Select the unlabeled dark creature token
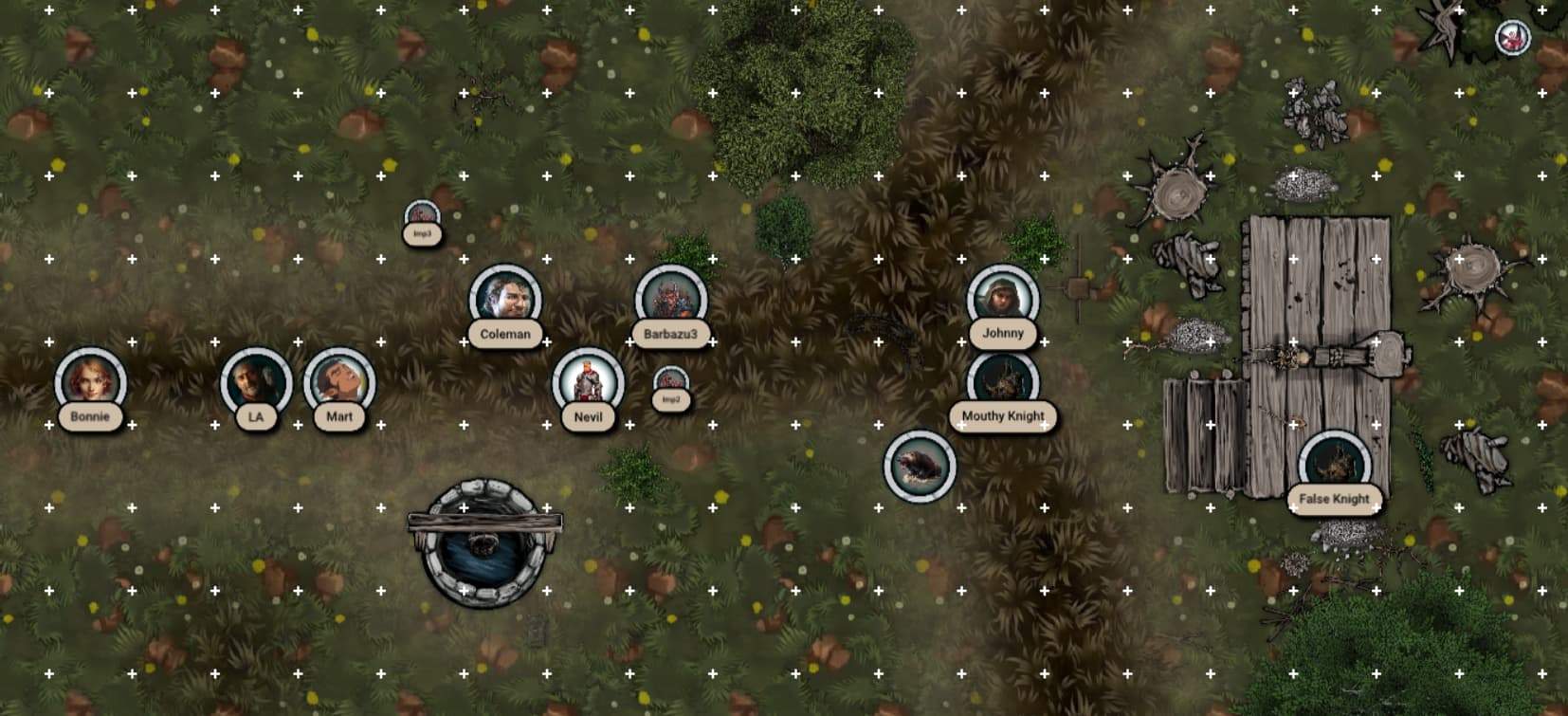The height and width of the screenshot is (716, 1568). coord(920,466)
